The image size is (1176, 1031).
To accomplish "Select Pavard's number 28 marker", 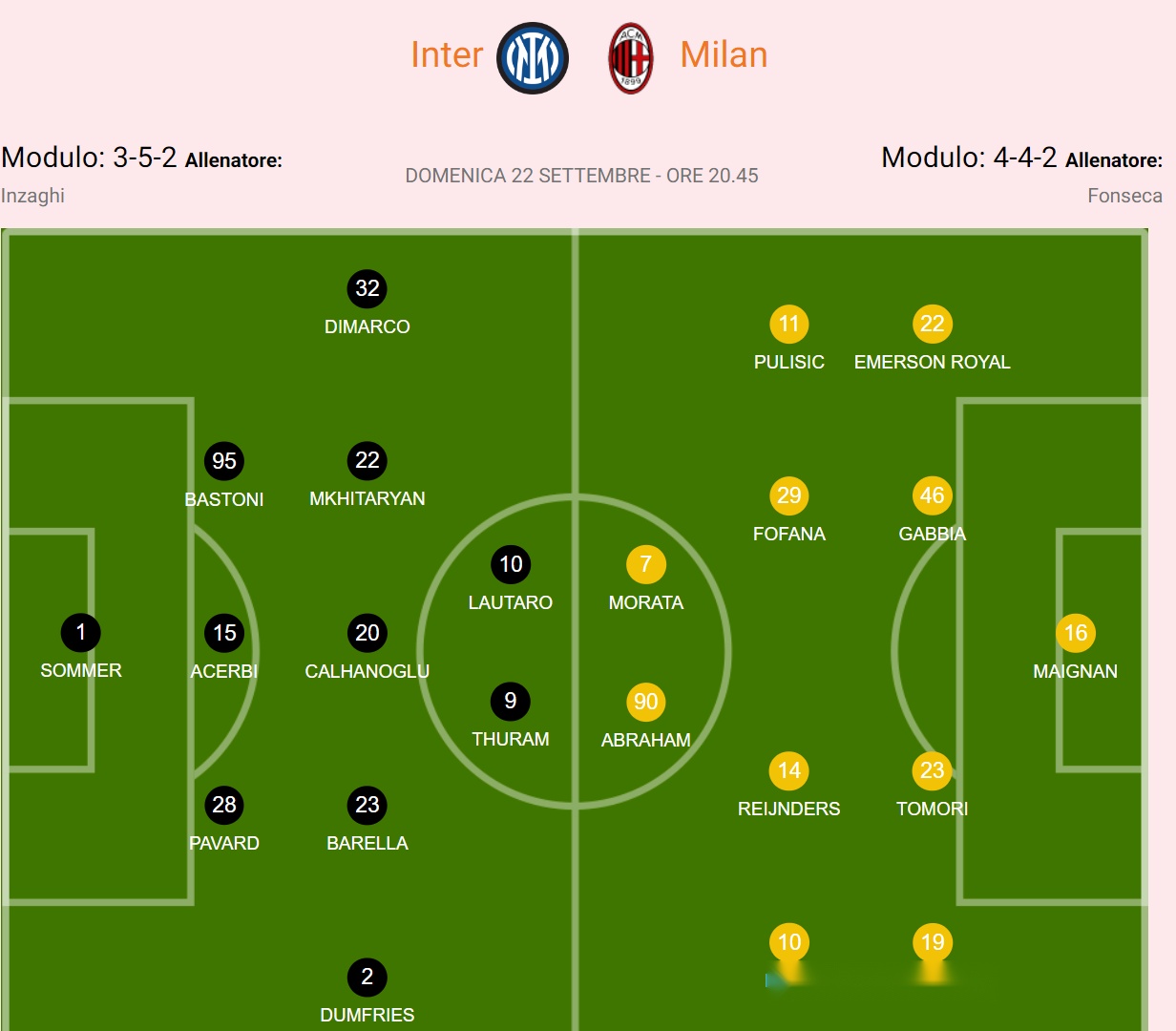I will click(224, 805).
